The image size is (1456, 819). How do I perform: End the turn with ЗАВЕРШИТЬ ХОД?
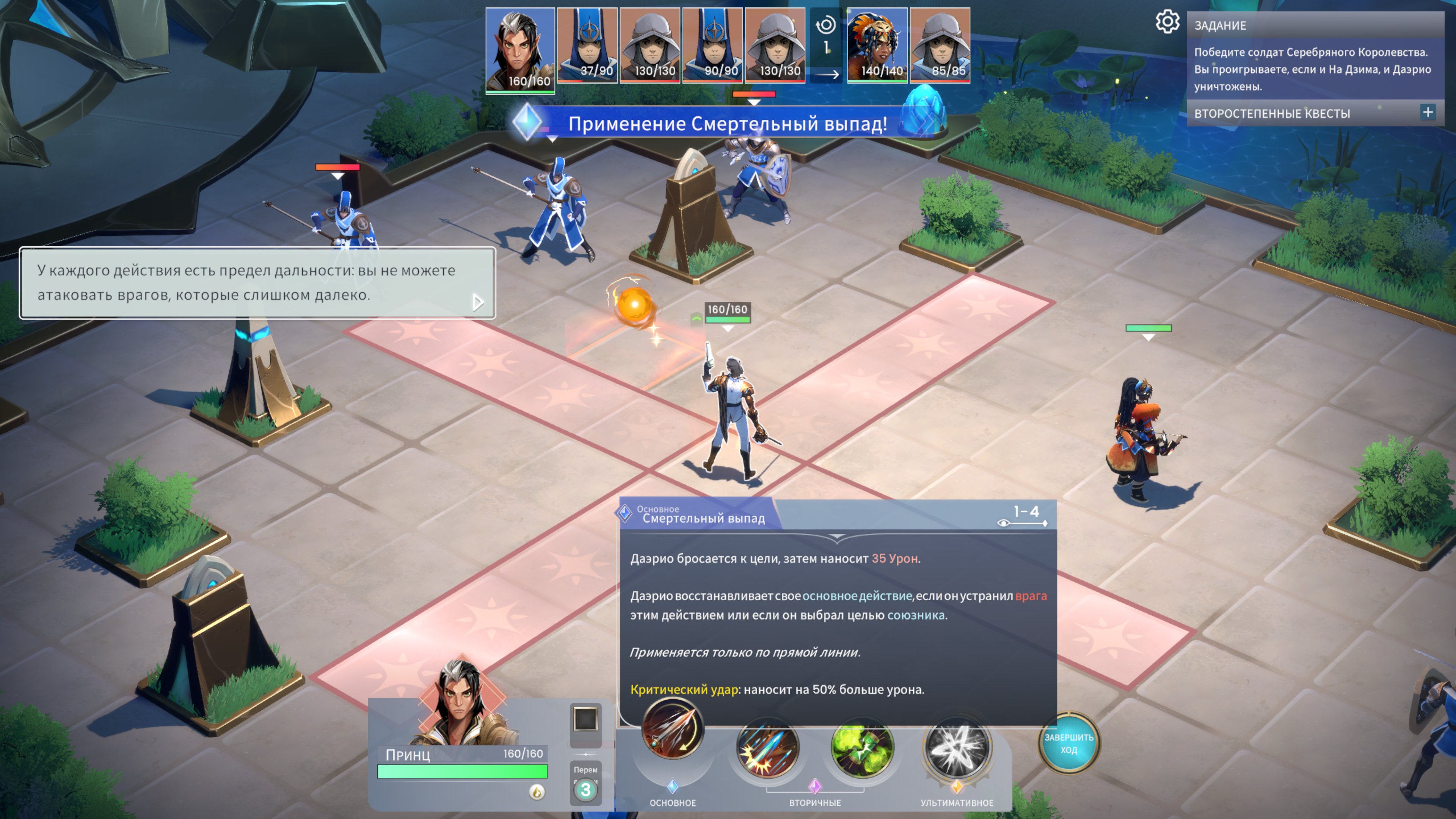(x=1068, y=743)
